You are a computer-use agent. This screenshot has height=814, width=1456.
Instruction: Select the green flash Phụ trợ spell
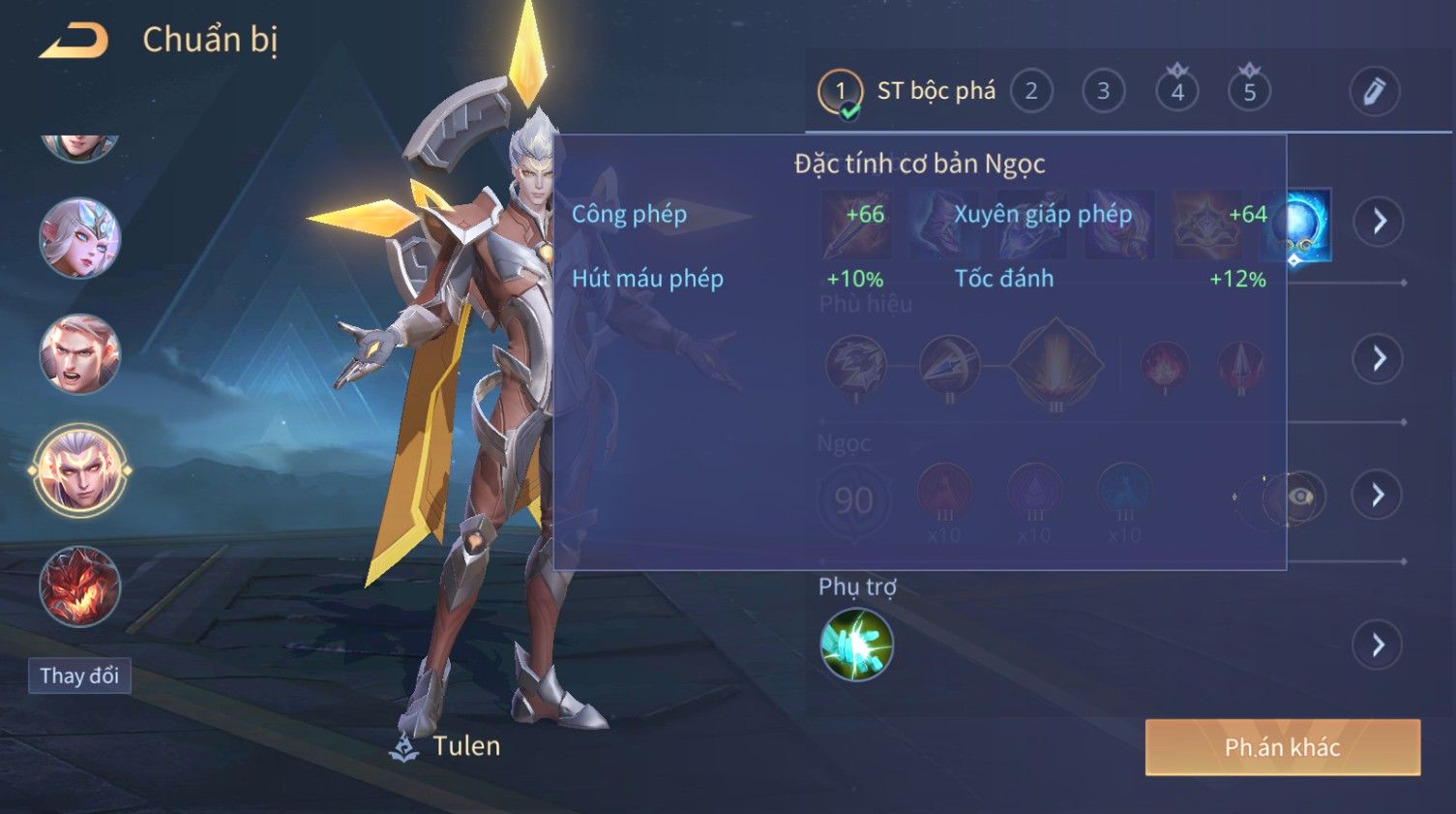[856, 645]
